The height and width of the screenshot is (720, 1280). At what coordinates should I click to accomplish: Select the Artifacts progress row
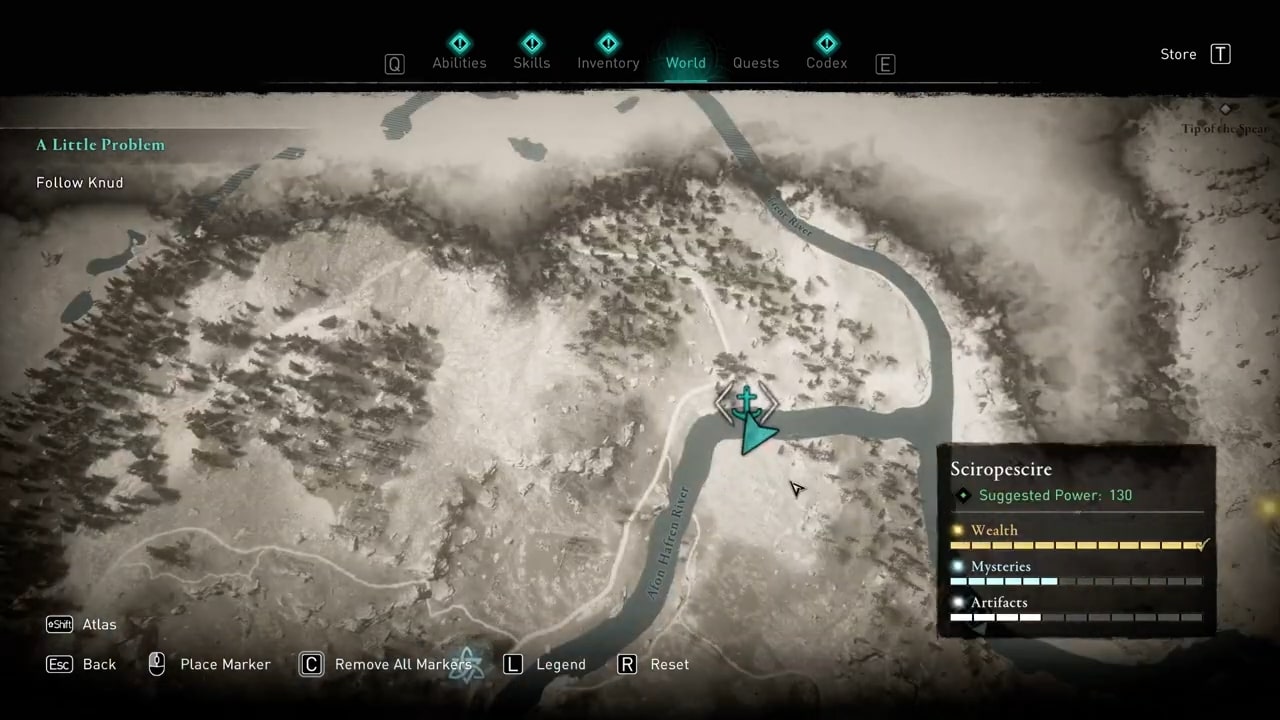point(1076,609)
